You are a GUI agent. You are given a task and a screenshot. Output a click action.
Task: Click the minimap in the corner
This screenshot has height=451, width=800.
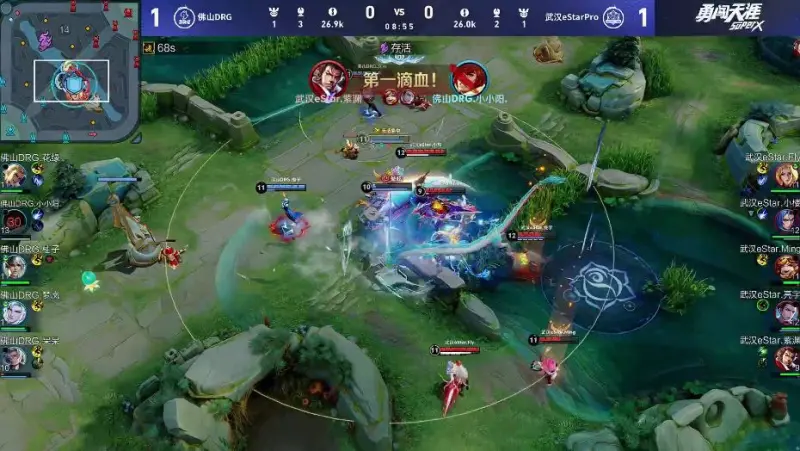(69, 71)
